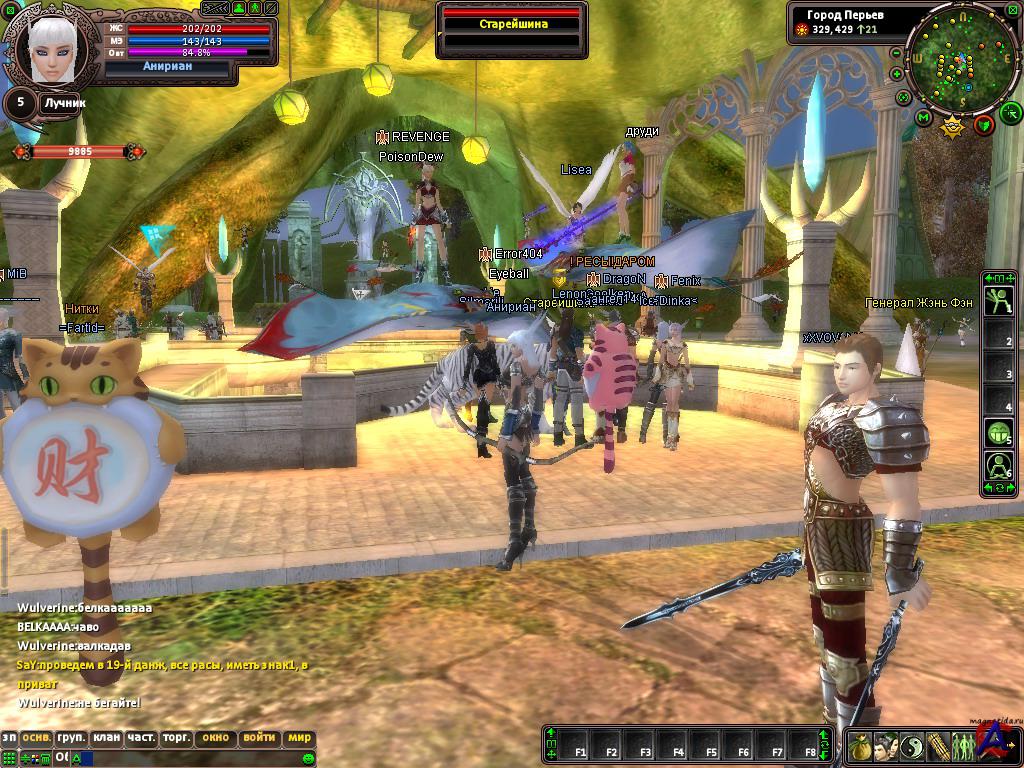The image size is (1024, 768).
Task: Switch to the «торг.» trade chat tab
Action: point(176,738)
